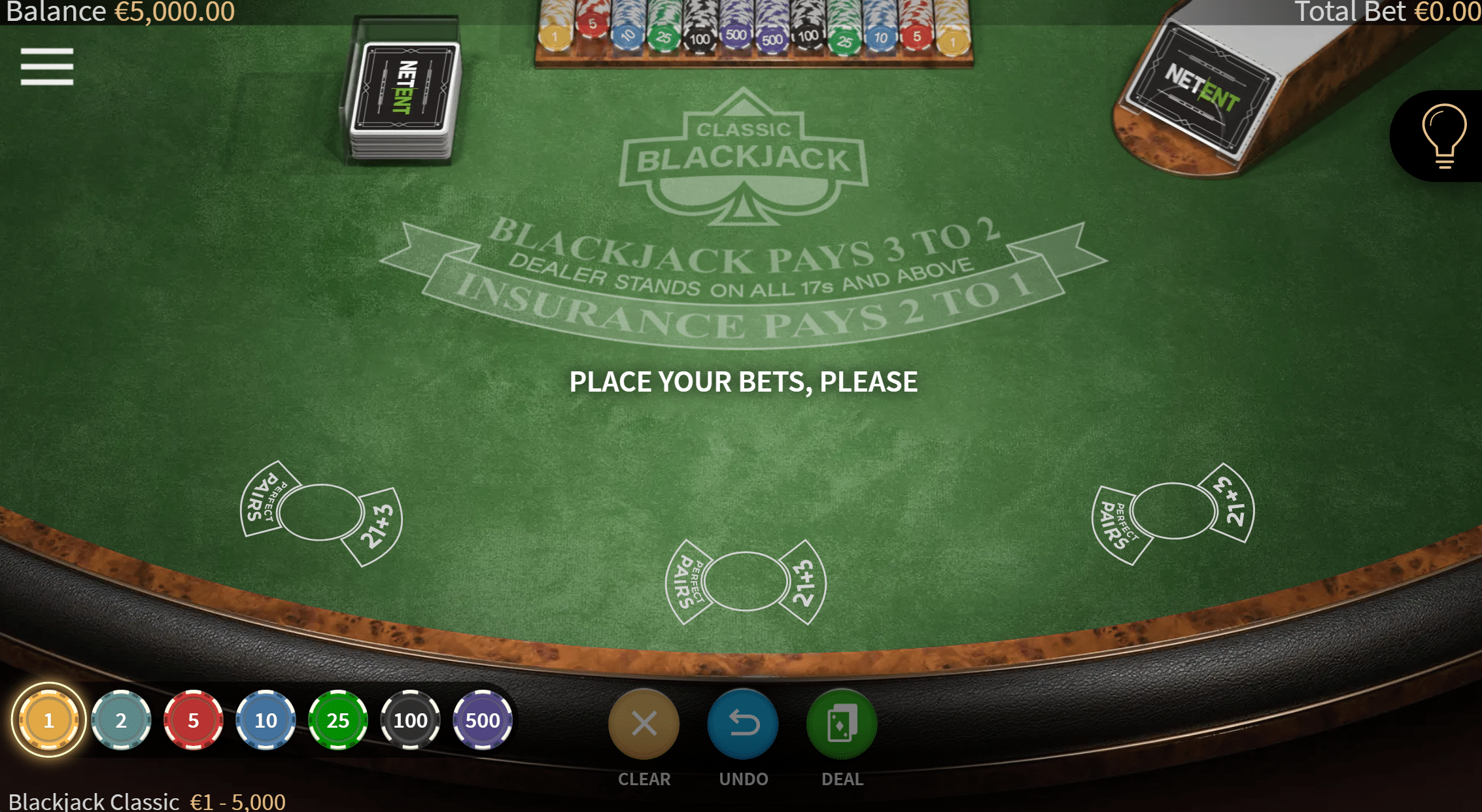Bet on the left hand's 21+3 side bet
The image size is (1482, 812).
(379, 526)
